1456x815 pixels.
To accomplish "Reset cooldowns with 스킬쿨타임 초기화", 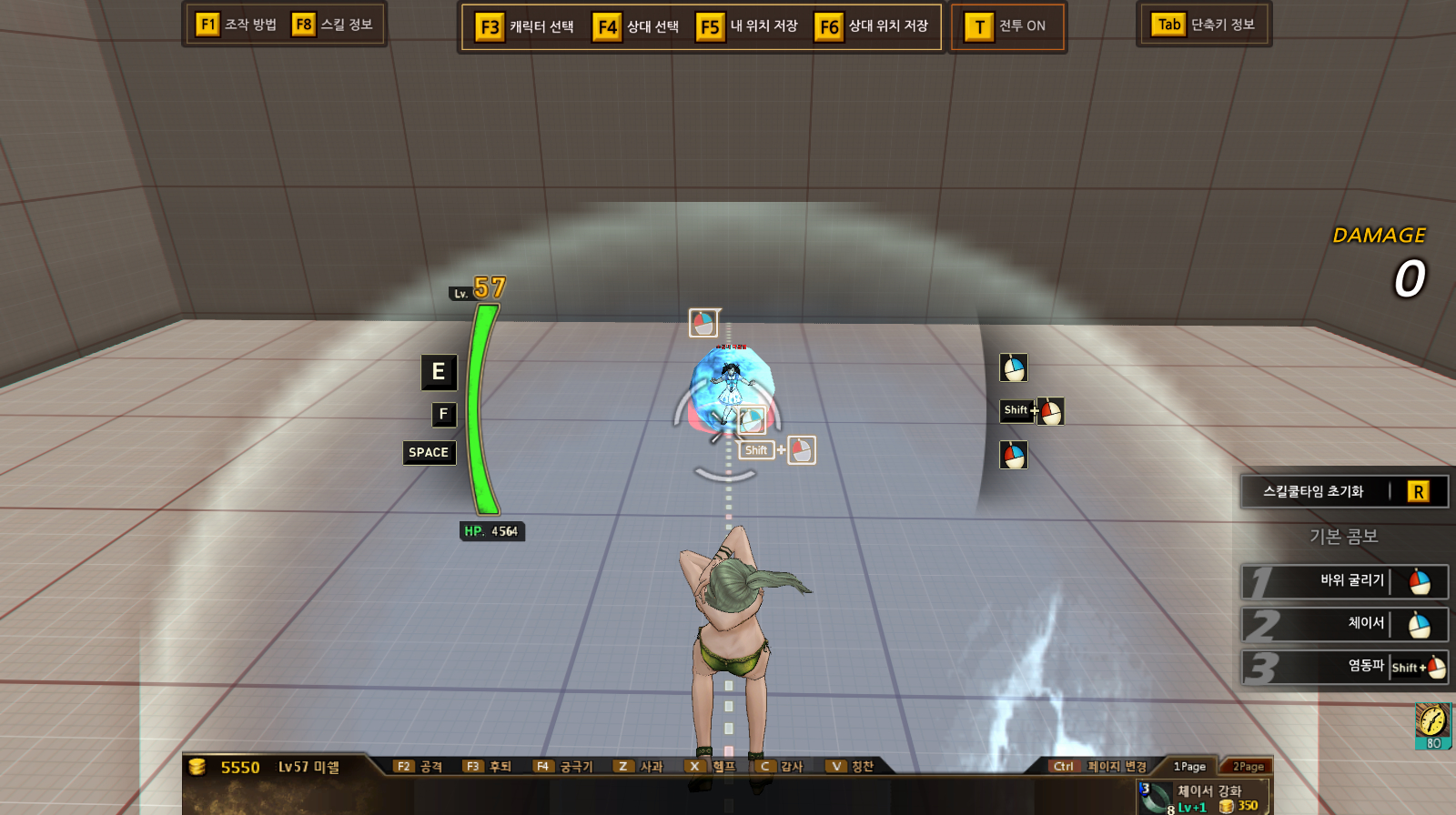I will [x=1344, y=492].
